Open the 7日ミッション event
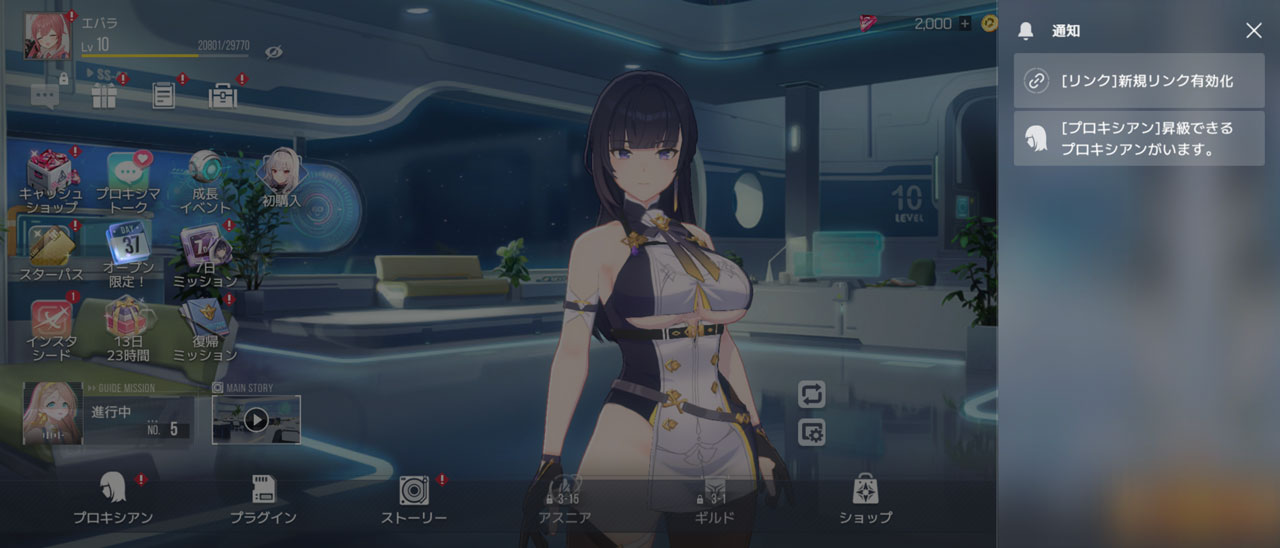1280x548 pixels. 205,256
